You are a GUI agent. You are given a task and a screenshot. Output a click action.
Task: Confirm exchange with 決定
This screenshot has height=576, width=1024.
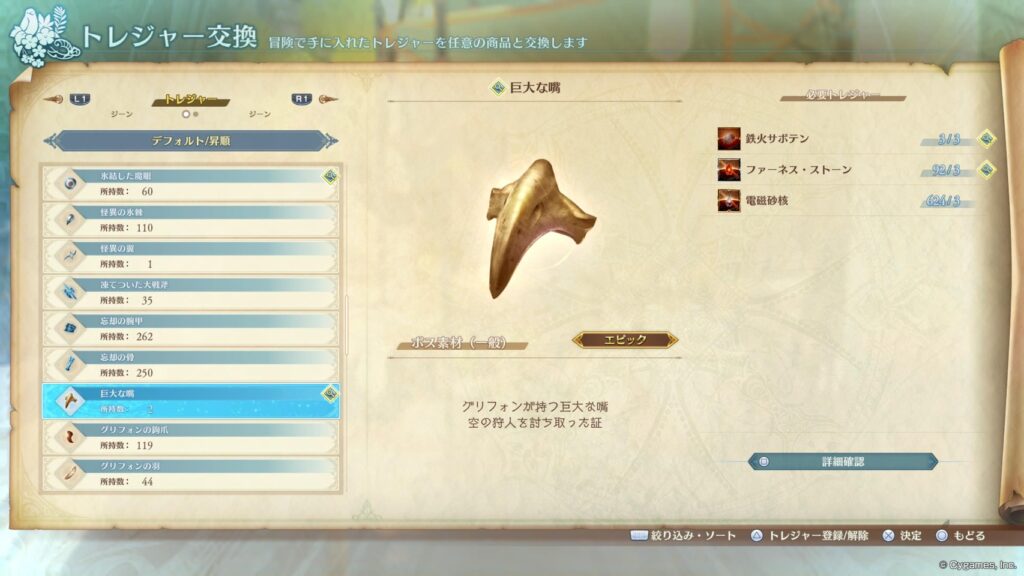pos(902,536)
